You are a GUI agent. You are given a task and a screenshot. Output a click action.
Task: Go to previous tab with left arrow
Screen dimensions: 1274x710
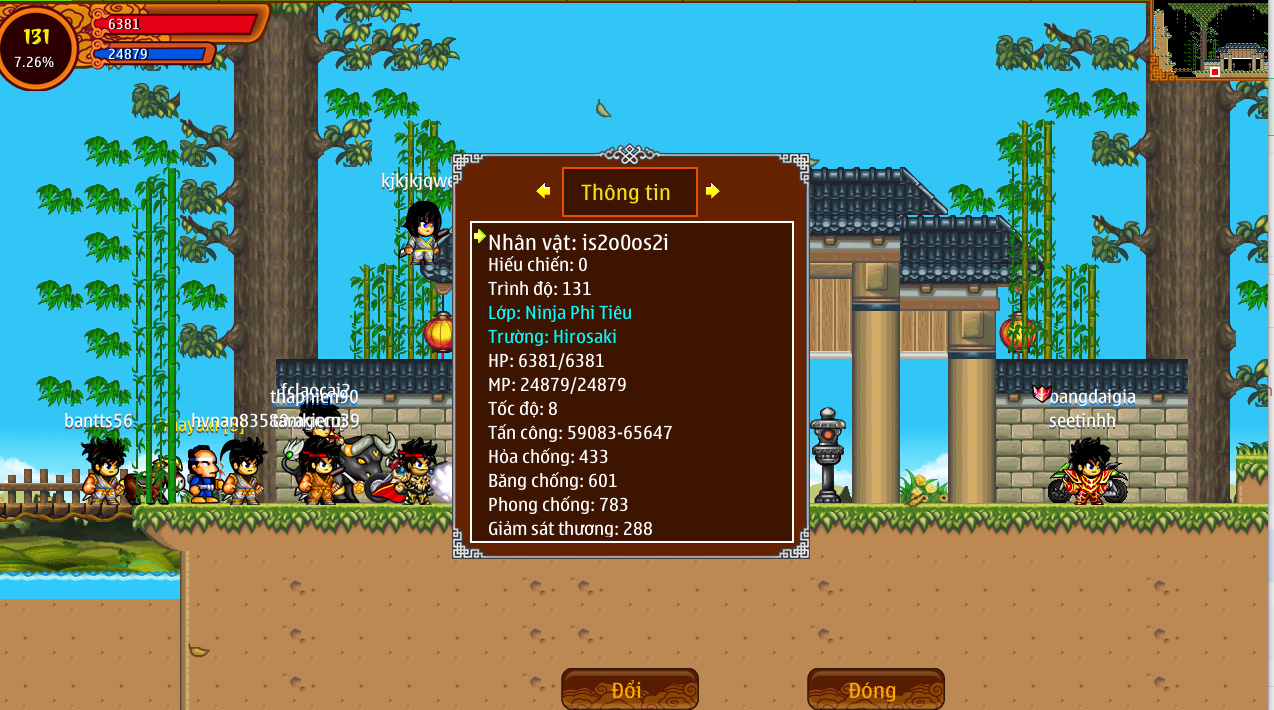pyautogui.click(x=543, y=191)
